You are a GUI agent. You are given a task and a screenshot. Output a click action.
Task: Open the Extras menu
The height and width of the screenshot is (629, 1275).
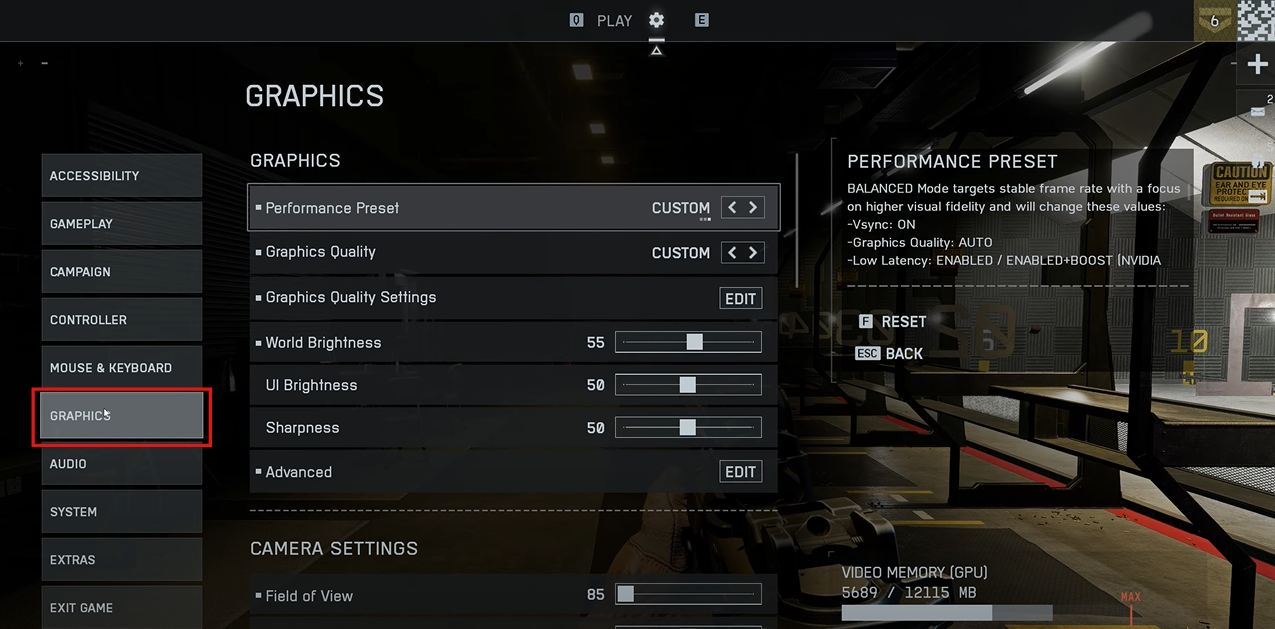pyautogui.click(x=121, y=560)
